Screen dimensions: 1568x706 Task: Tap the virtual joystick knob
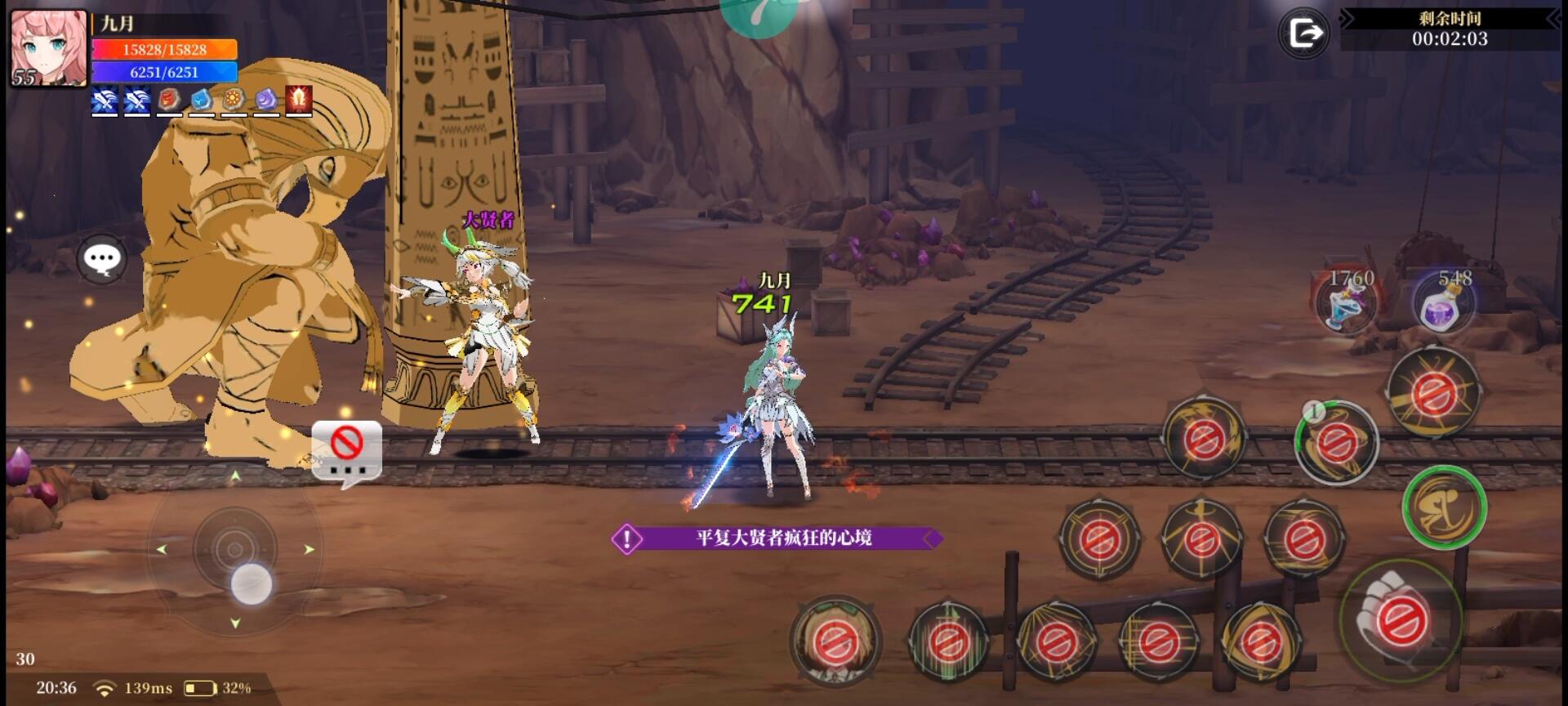click(x=251, y=583)
